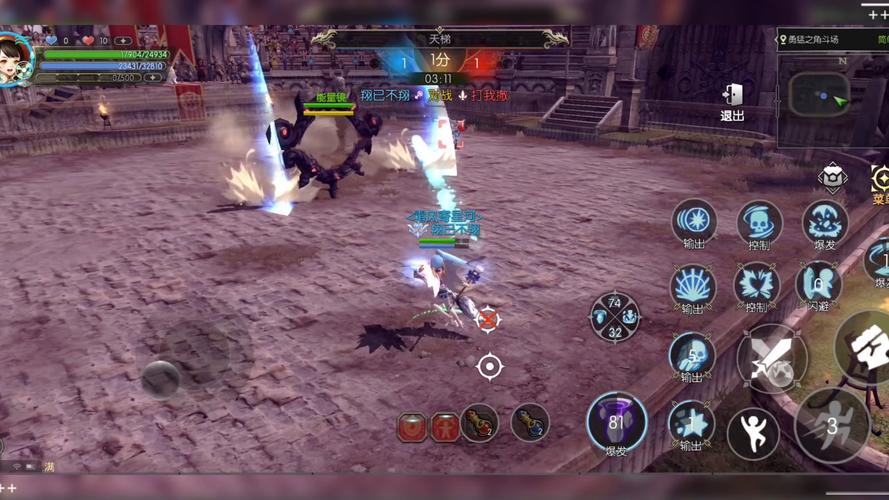Use the crossed swords basic attack
This screenshot has height=500, width=889.
coord(771,359)
